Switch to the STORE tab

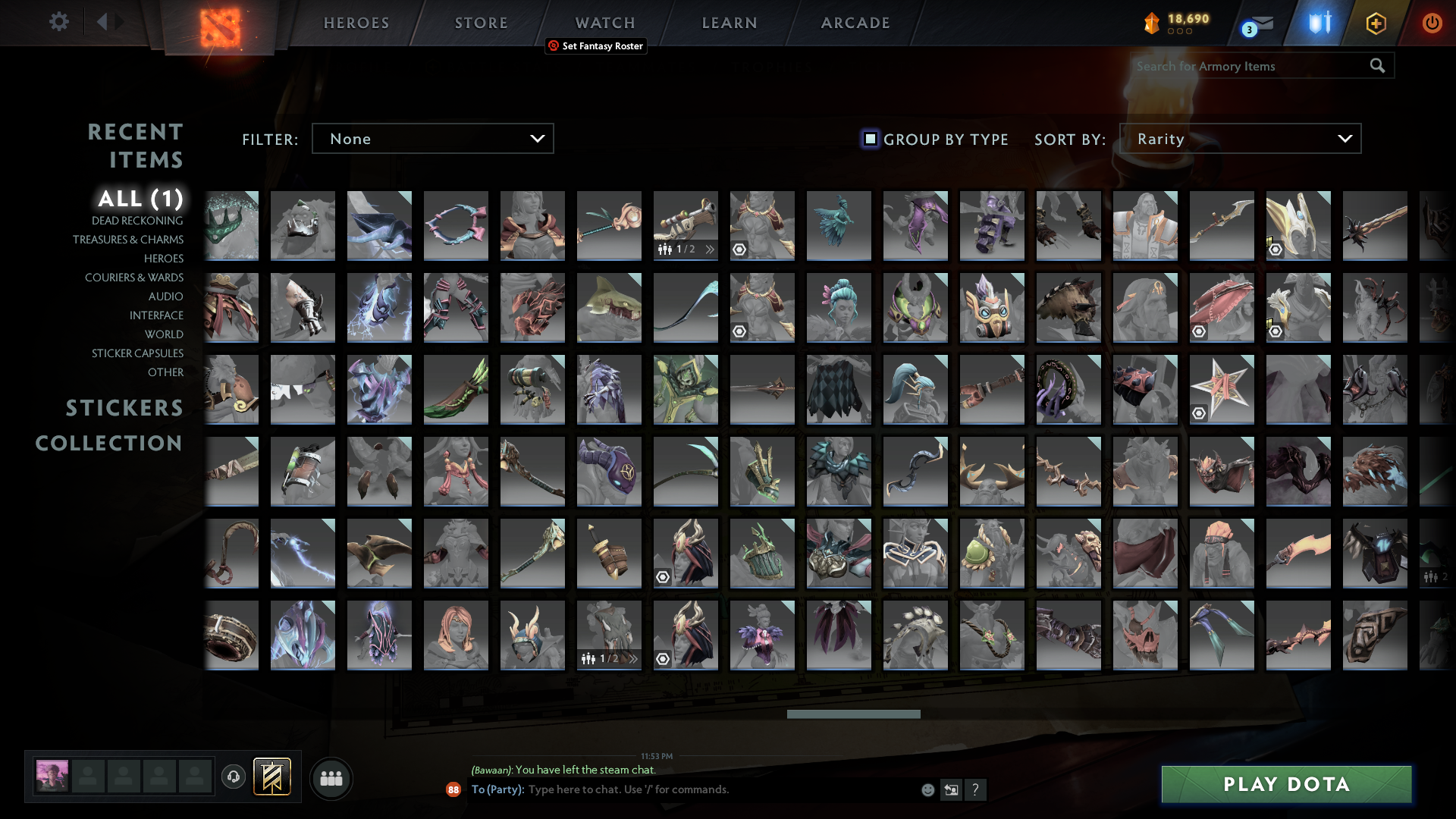[x=481, y=23]
